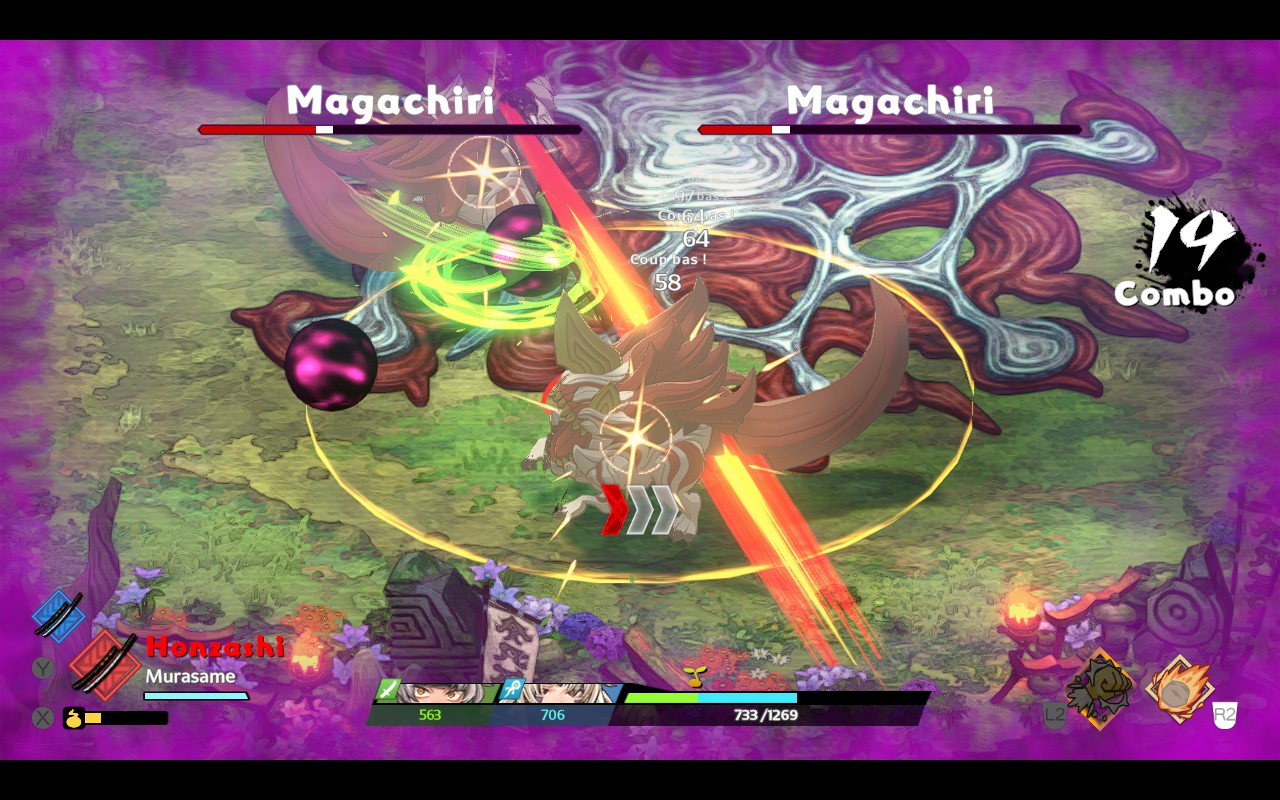
Task: Click the yellow gourd item icon
Action: tap(73, 717)
